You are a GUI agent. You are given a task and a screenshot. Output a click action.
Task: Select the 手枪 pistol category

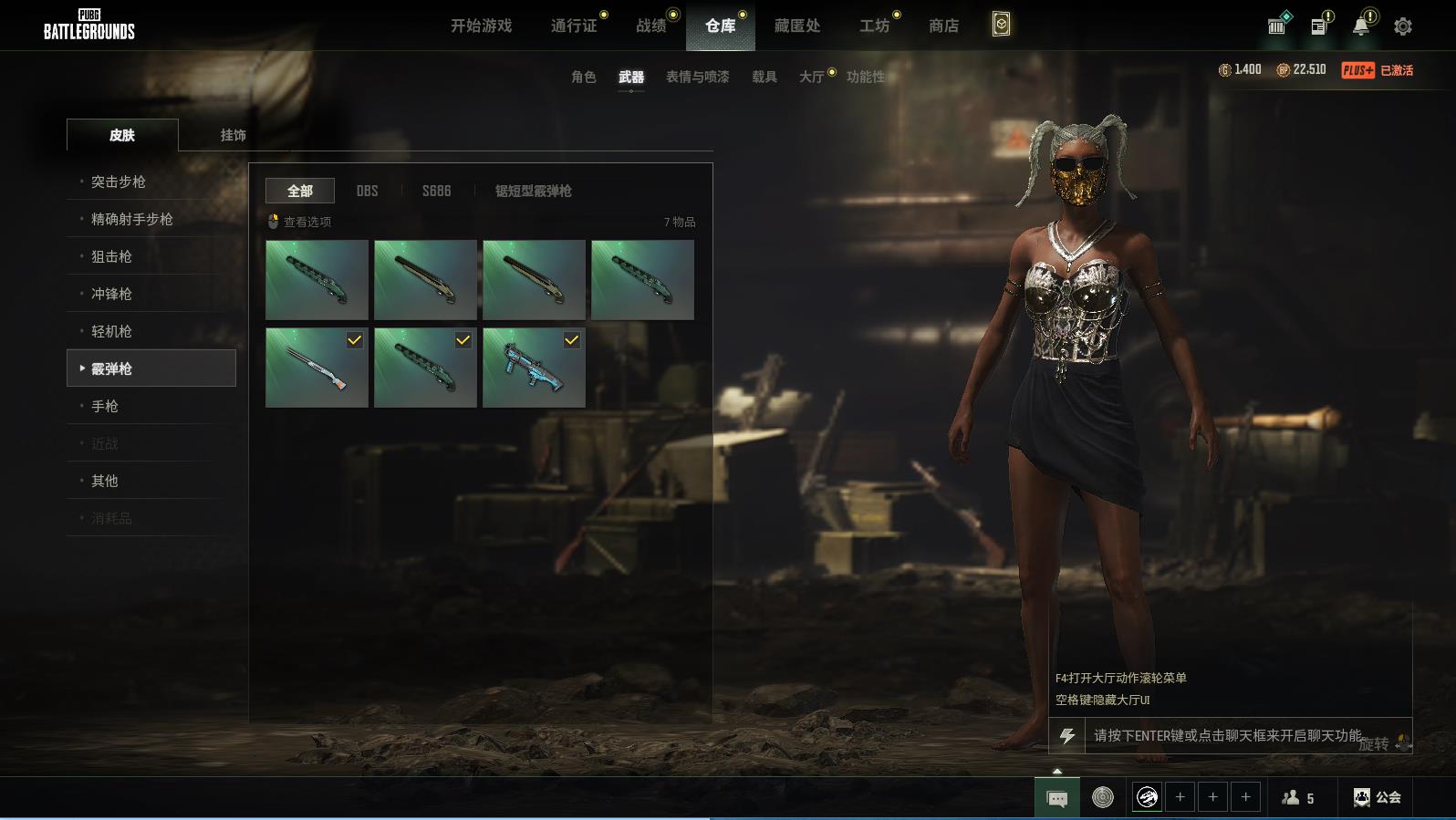pos(105,406)
